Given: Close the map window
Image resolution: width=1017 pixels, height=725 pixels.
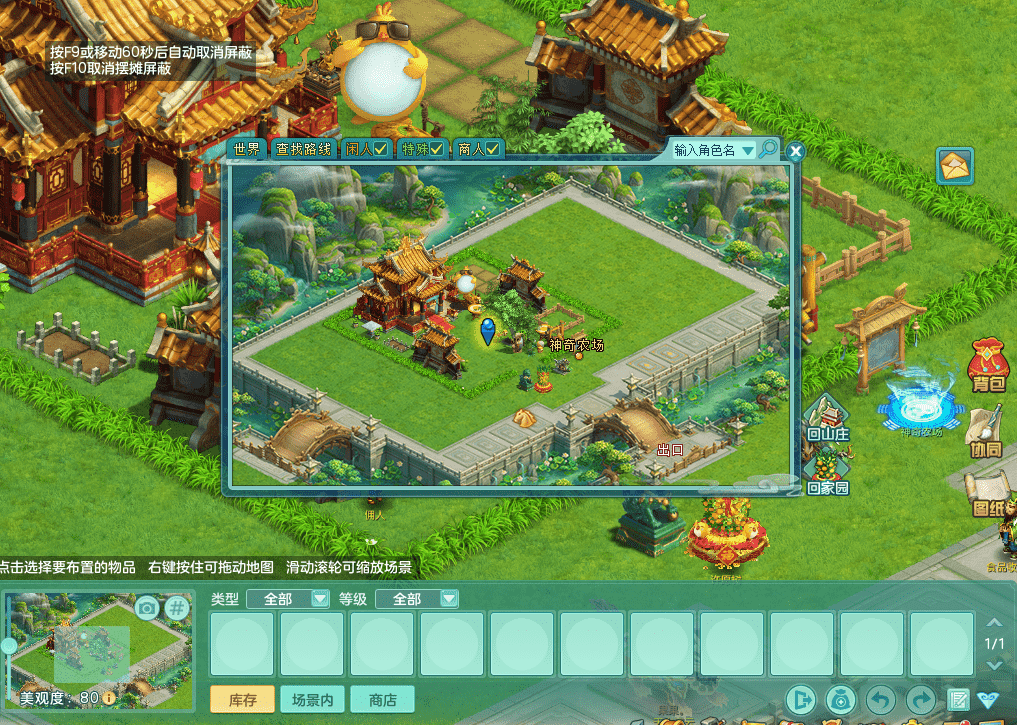Looking at the screenshot, I should click(796, 152).
